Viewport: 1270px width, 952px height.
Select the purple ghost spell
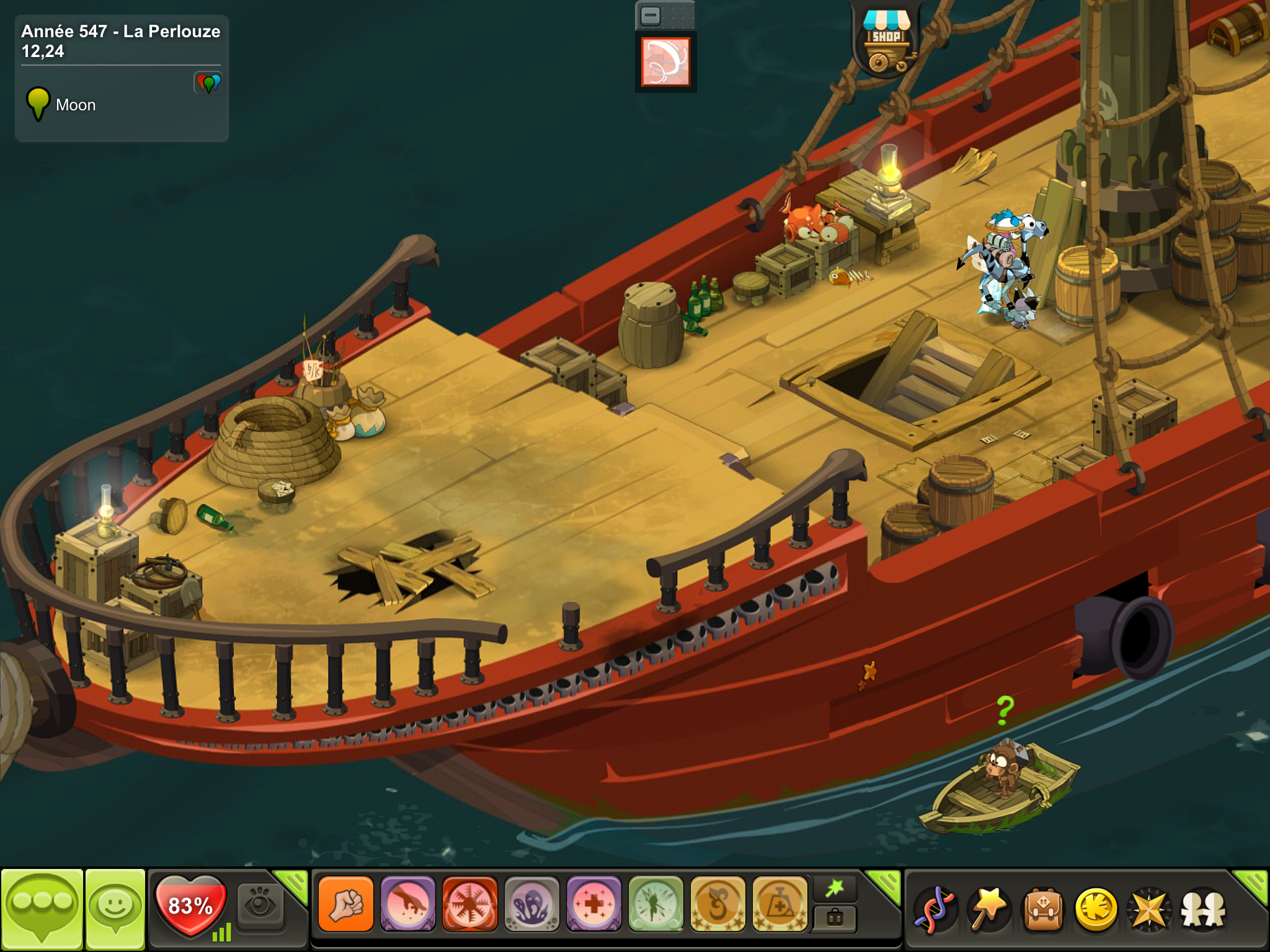[532, 904]
